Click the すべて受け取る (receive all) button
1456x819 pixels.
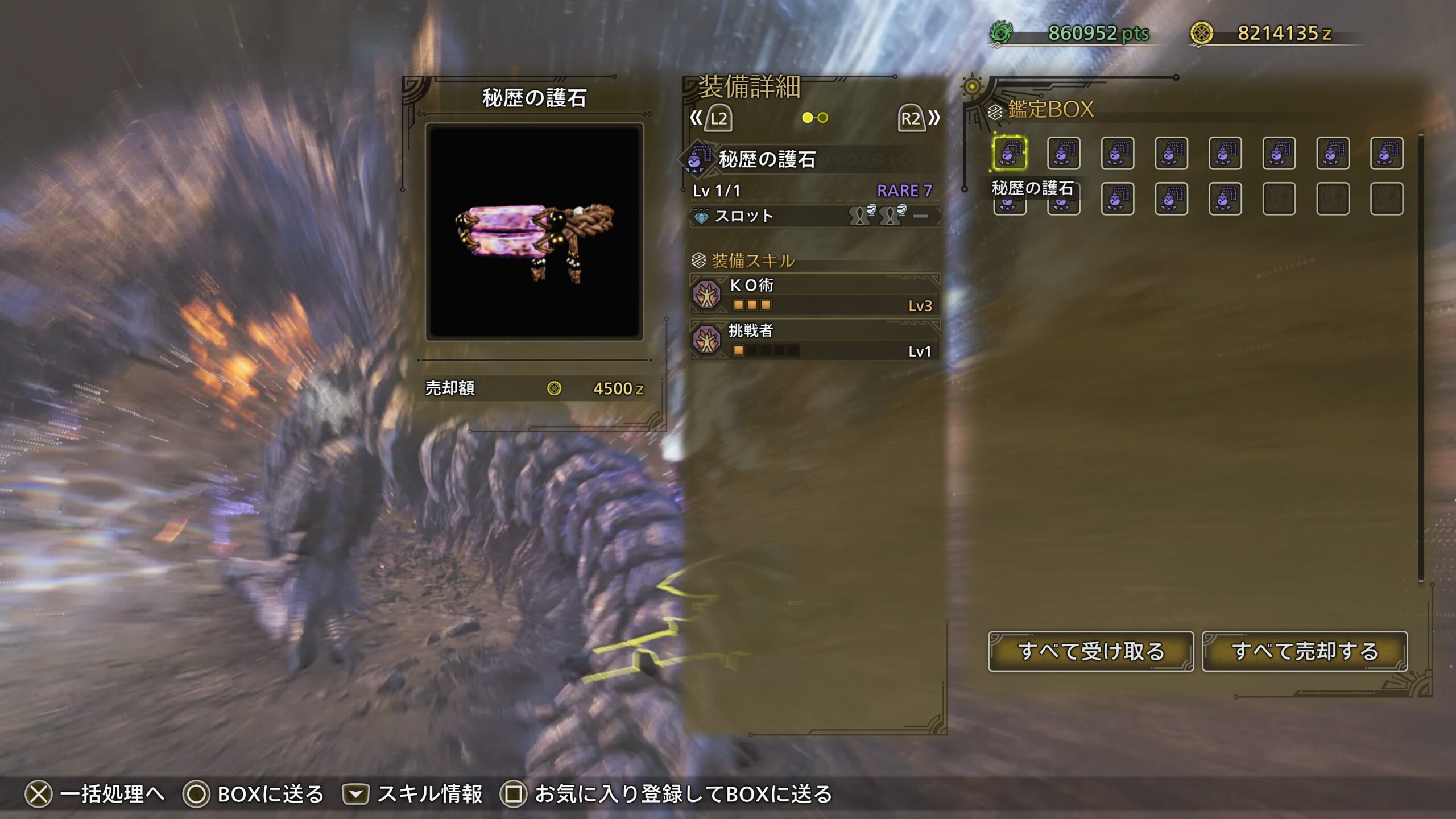(1090, 651)
